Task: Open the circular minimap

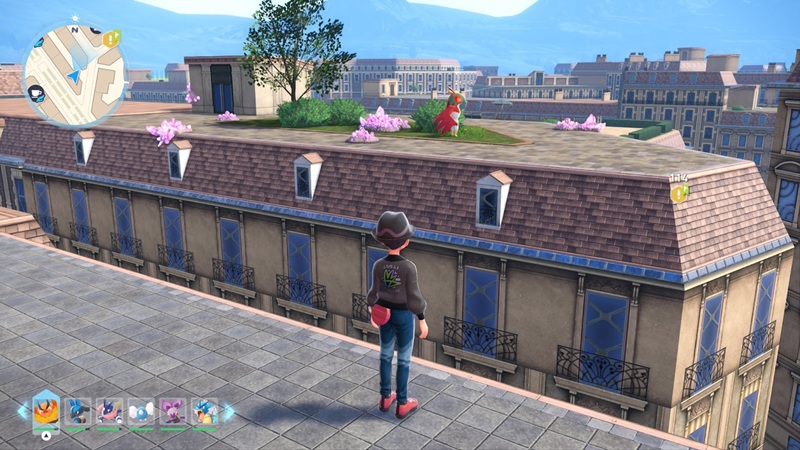Action: pos(73,74)
